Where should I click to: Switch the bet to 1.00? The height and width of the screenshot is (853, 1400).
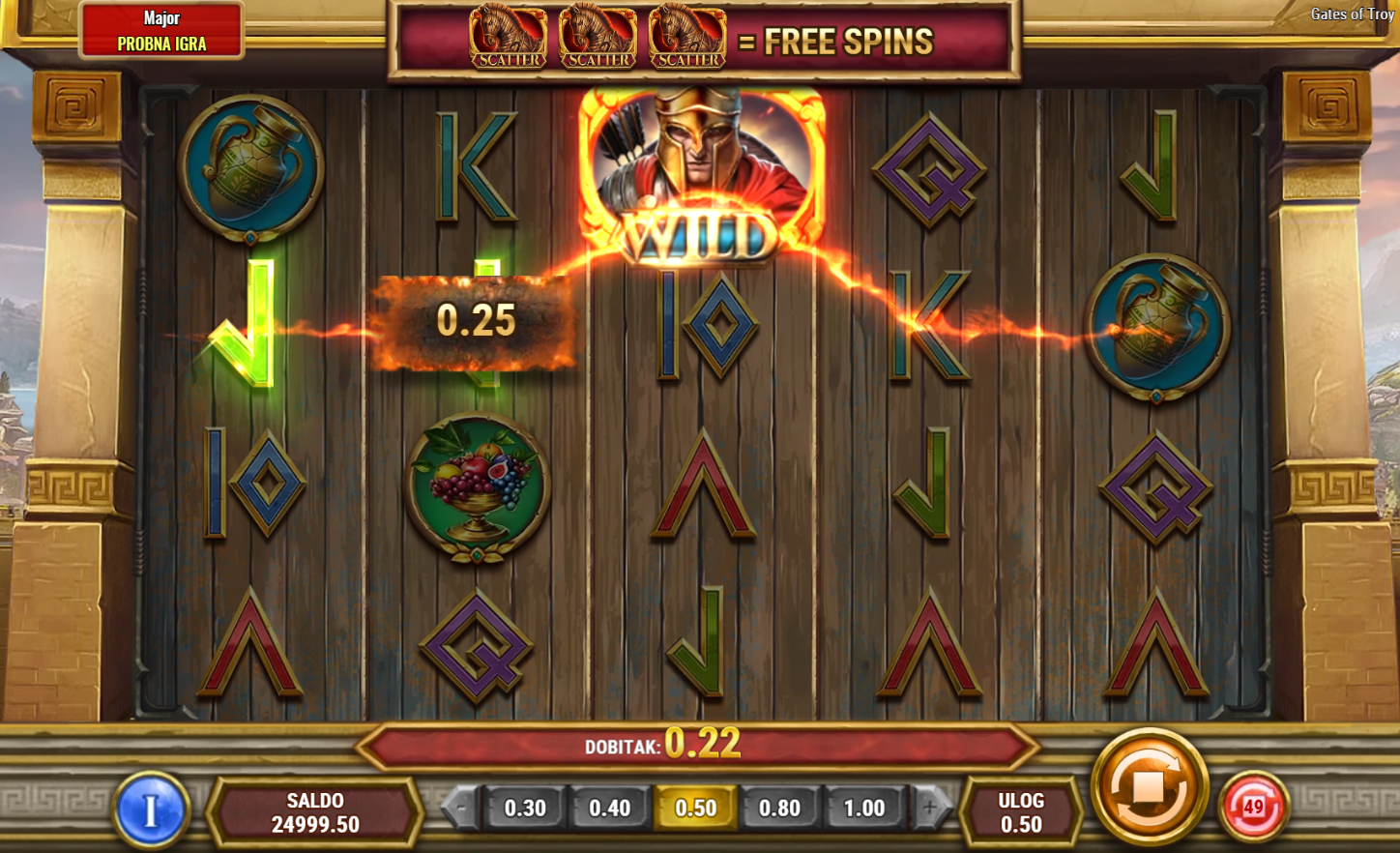863,808
